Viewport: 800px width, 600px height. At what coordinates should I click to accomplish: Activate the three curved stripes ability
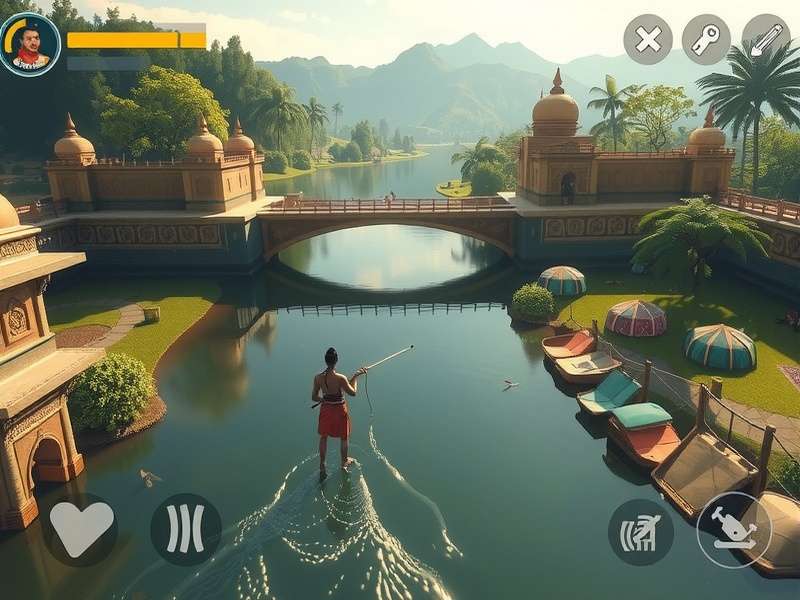pos(186,529)
